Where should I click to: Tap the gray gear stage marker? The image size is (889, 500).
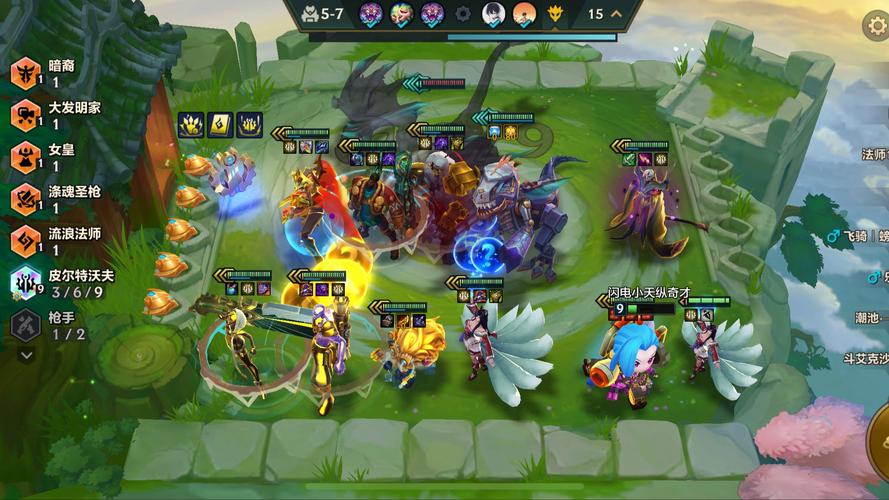[463, 14]
